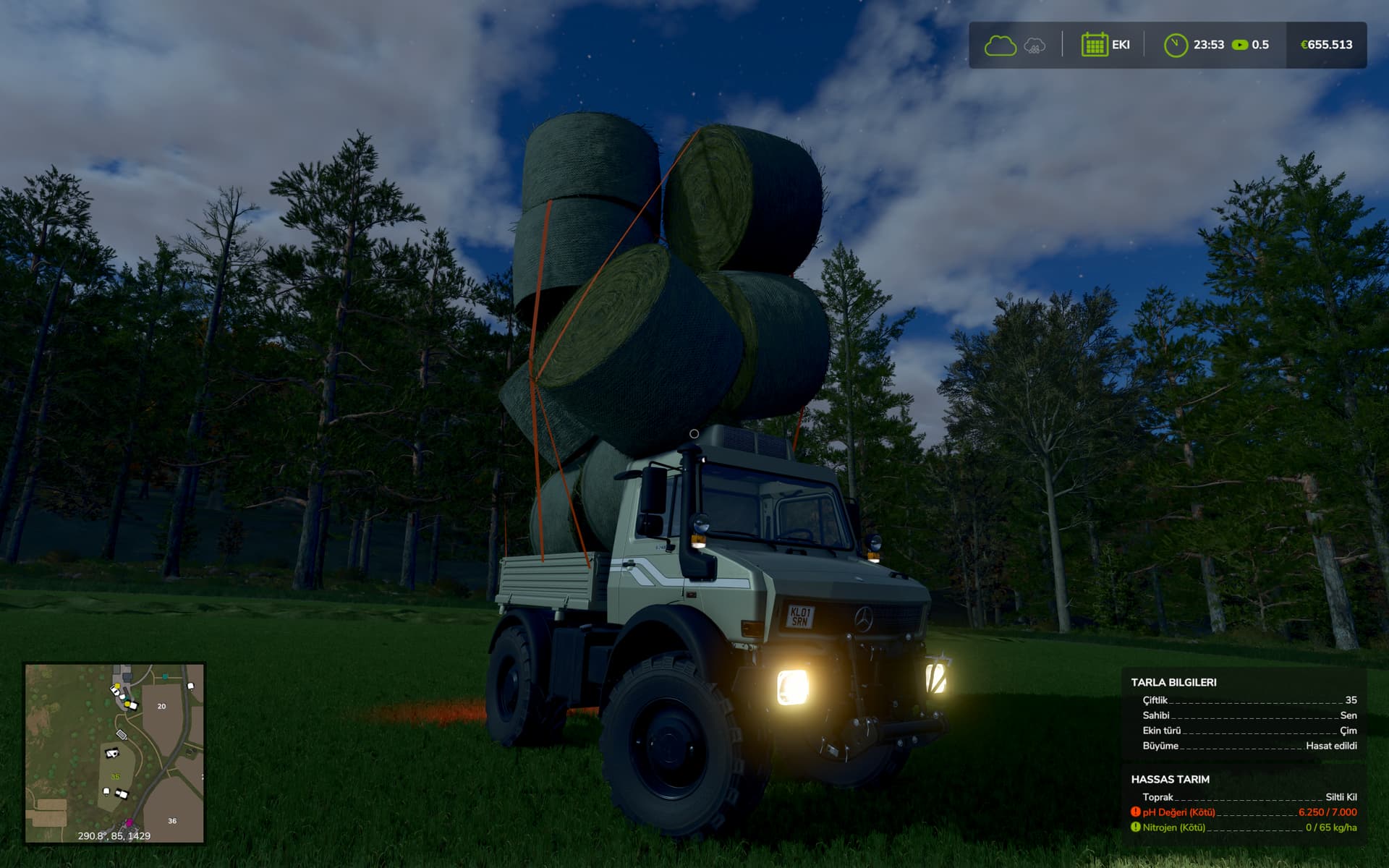Select the current weather cloud icon
1389x868 pixels.
(x=1000, y=46)
